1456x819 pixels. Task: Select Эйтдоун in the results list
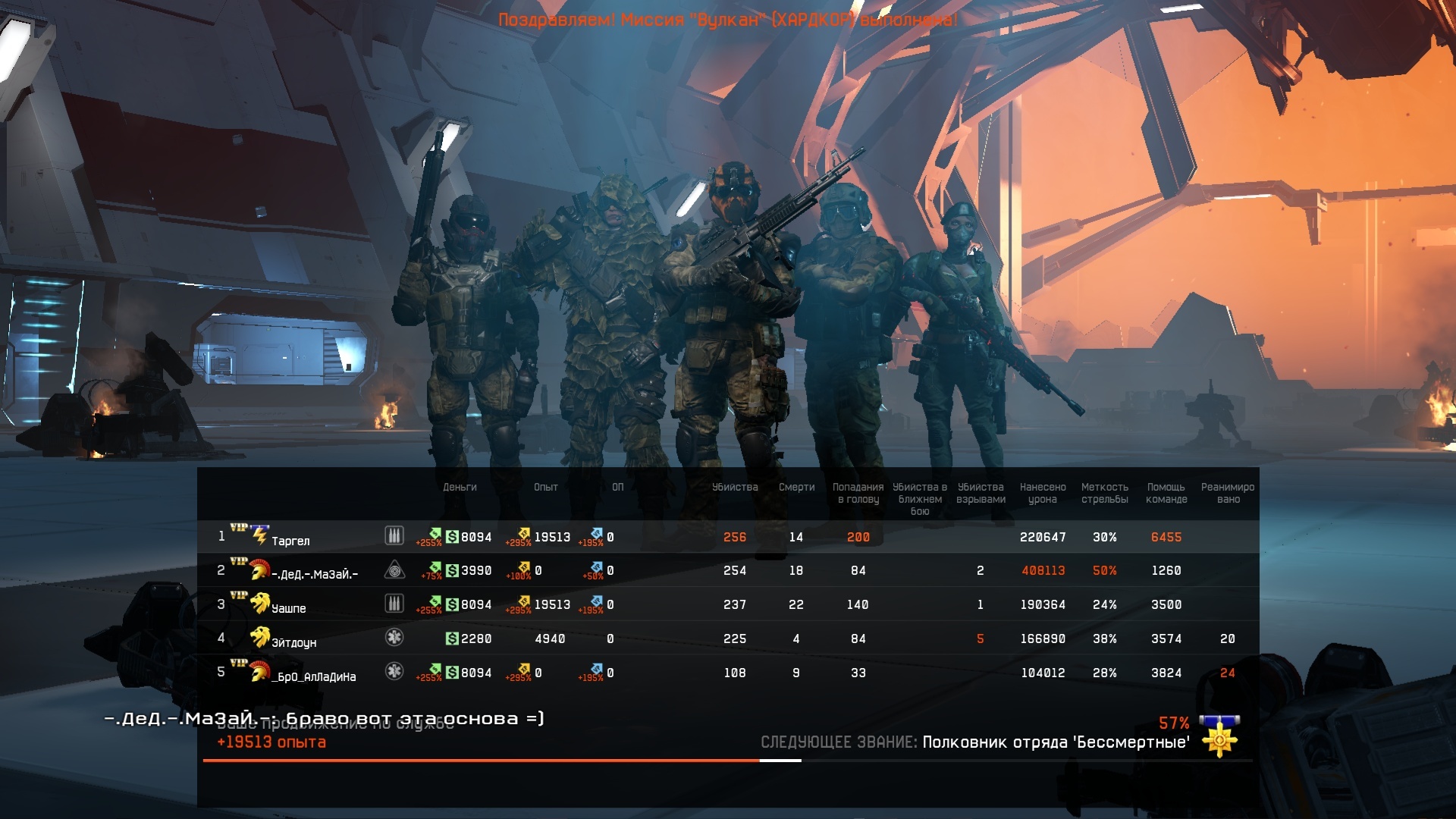point(294,642)
